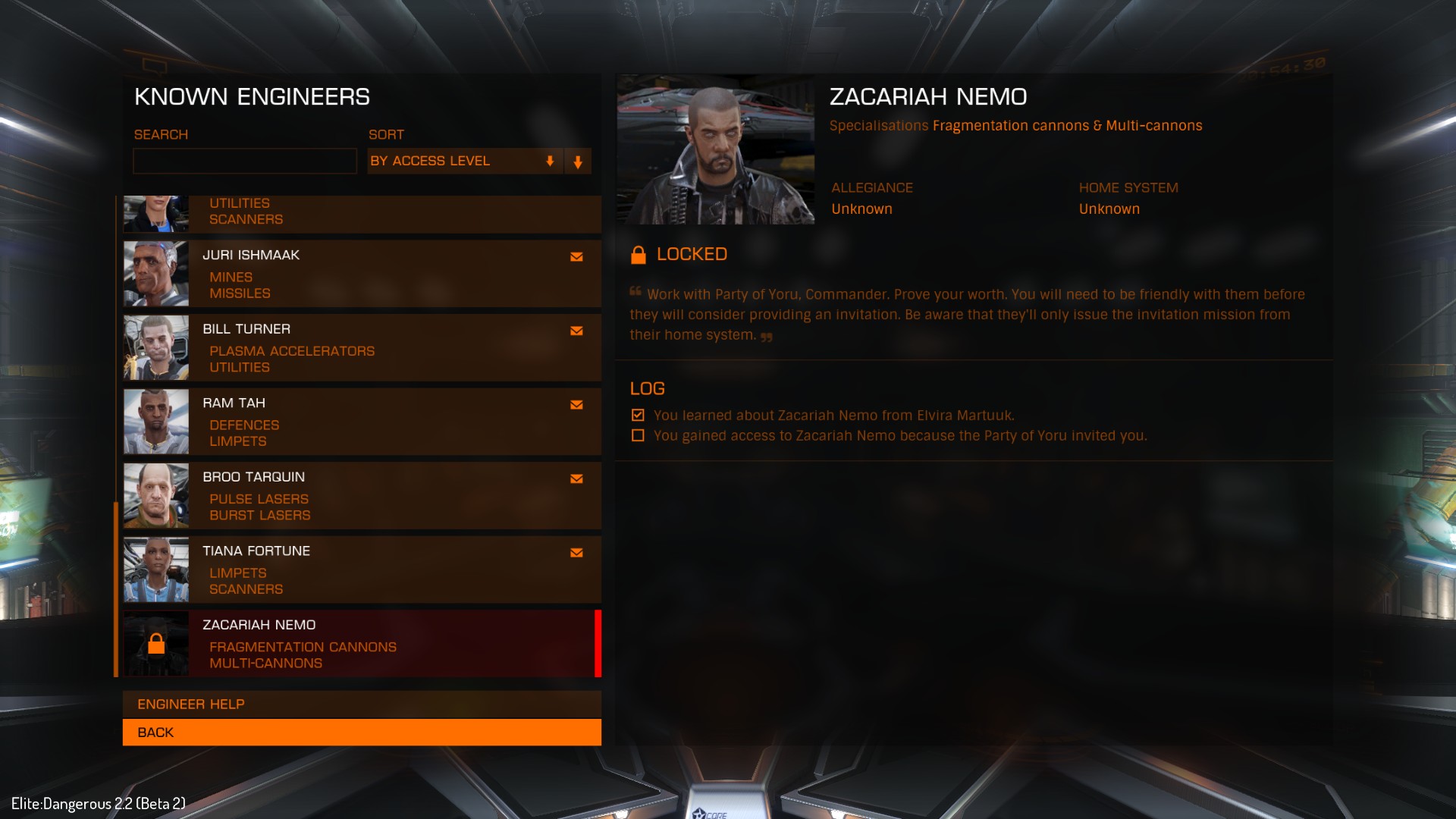Select the Tiana Fortune entry
Viewport: 1456px width, 819px height.
click(362, 570)
